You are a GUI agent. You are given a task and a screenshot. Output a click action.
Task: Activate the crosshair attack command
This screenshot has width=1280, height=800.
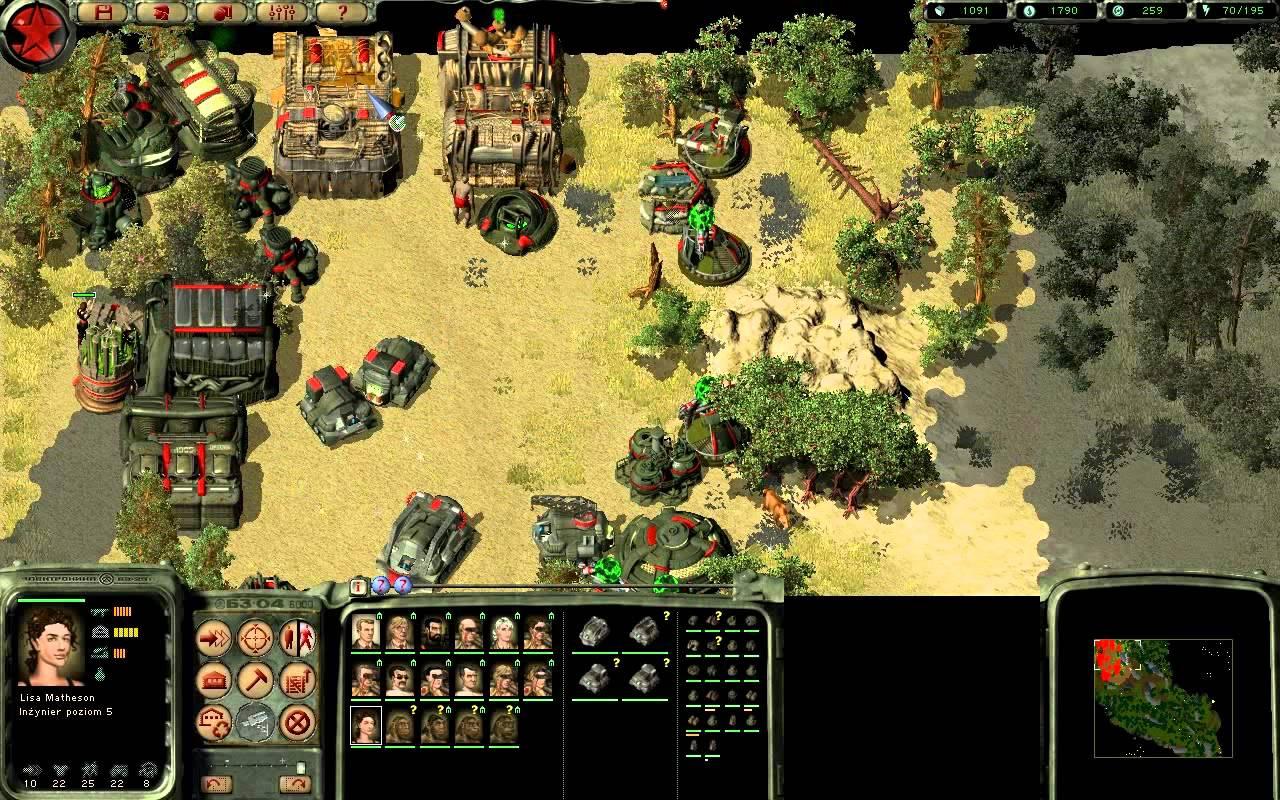(255, 638)
